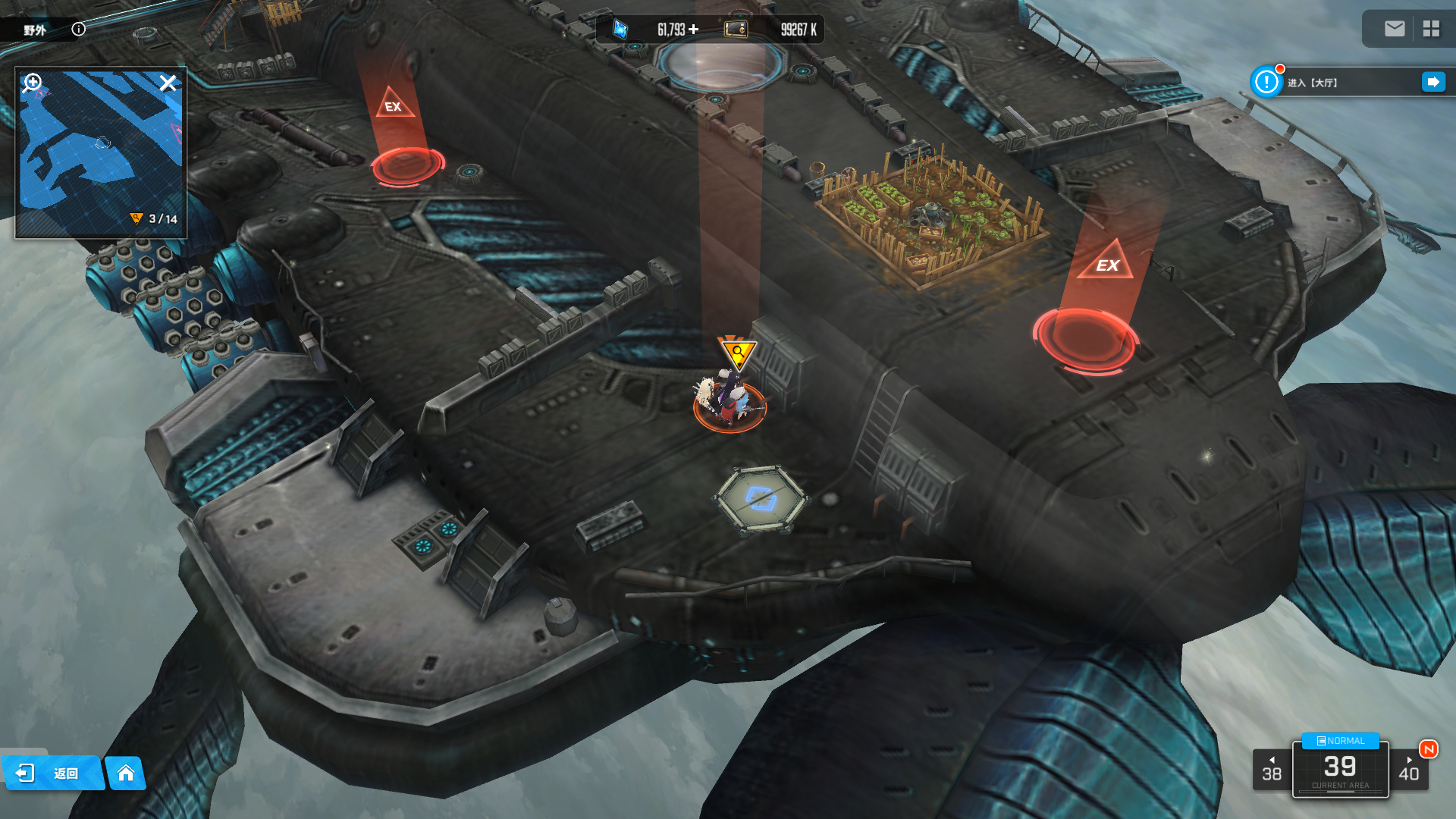Open the quest alert exclamation icon
1456x819 pixels.
pos(1266,82)
